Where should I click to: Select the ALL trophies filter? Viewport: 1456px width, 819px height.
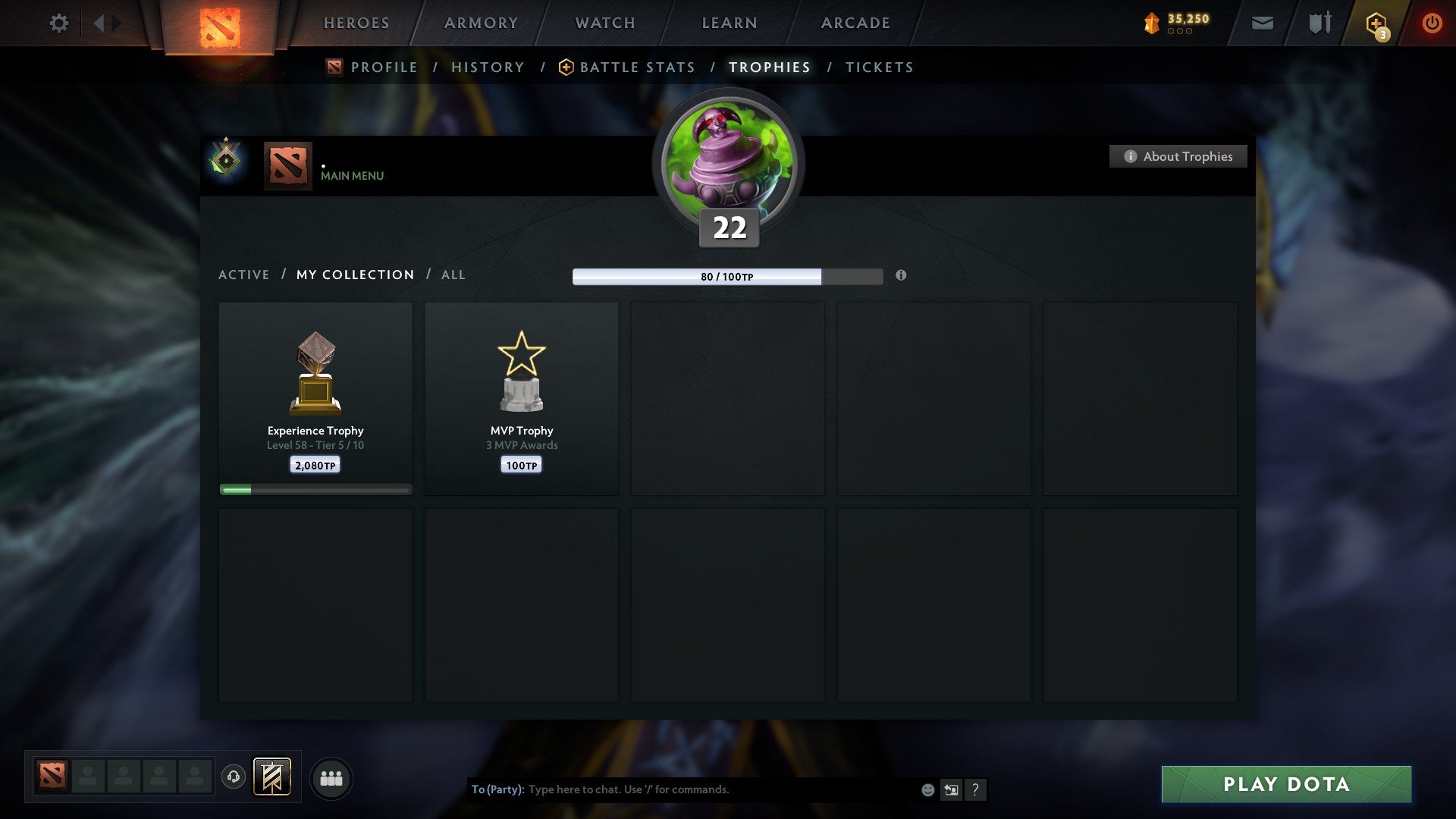pyautogui.click(x=453, y=275)
